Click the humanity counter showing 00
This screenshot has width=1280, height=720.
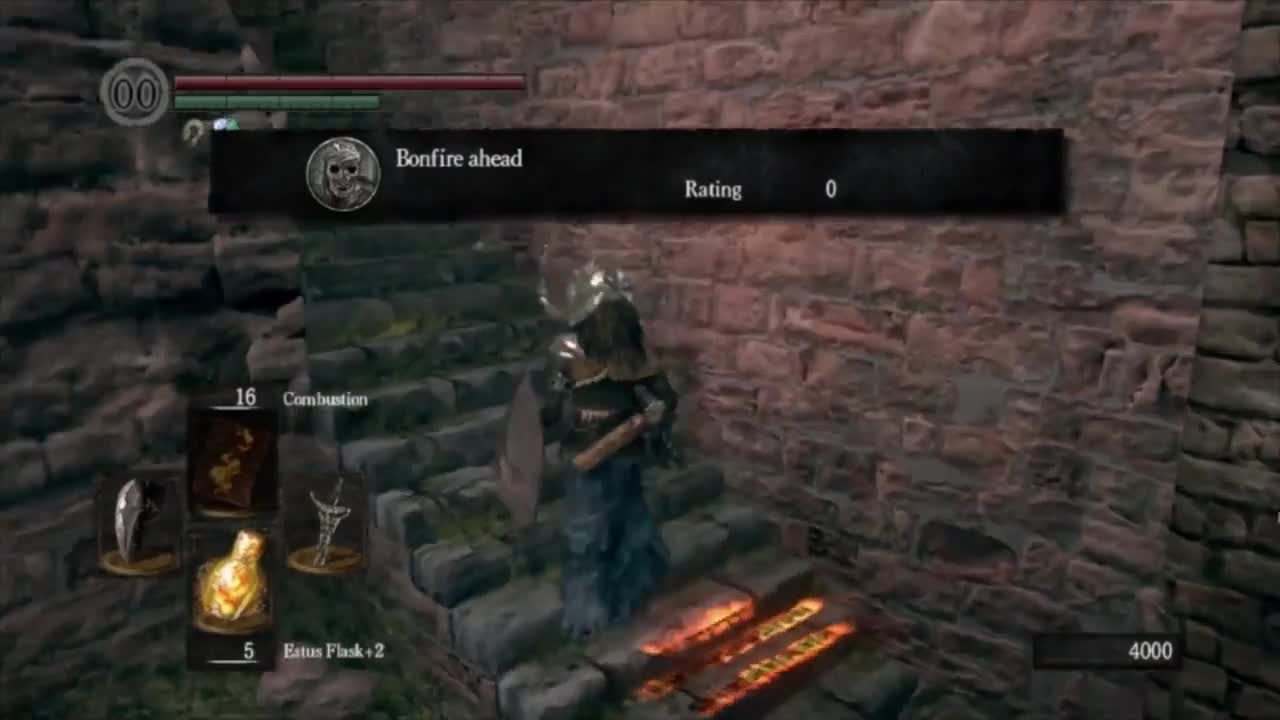coord(134,93)
